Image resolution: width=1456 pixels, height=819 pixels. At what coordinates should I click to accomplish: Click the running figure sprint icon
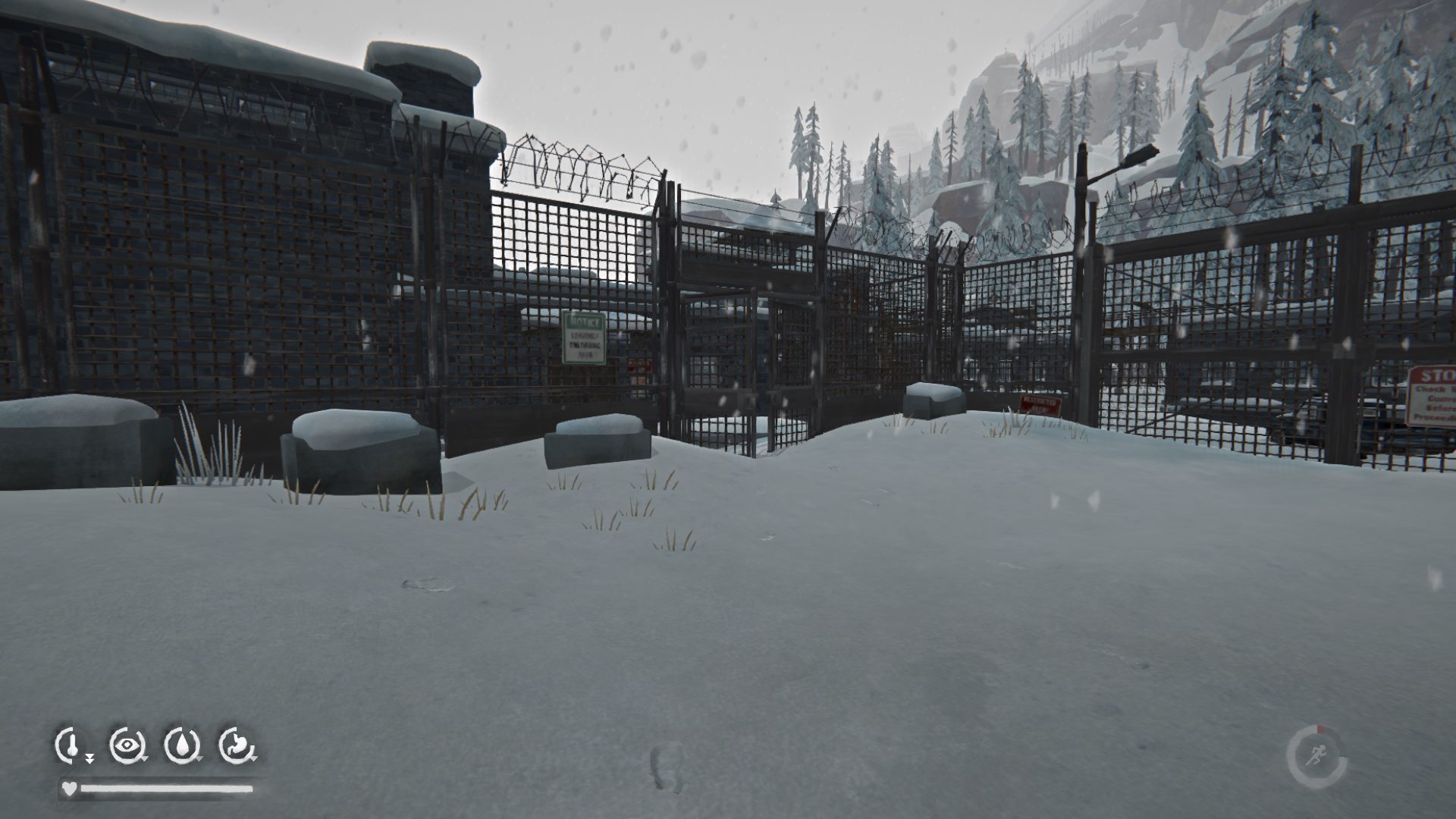click(x=1316, y=757)
